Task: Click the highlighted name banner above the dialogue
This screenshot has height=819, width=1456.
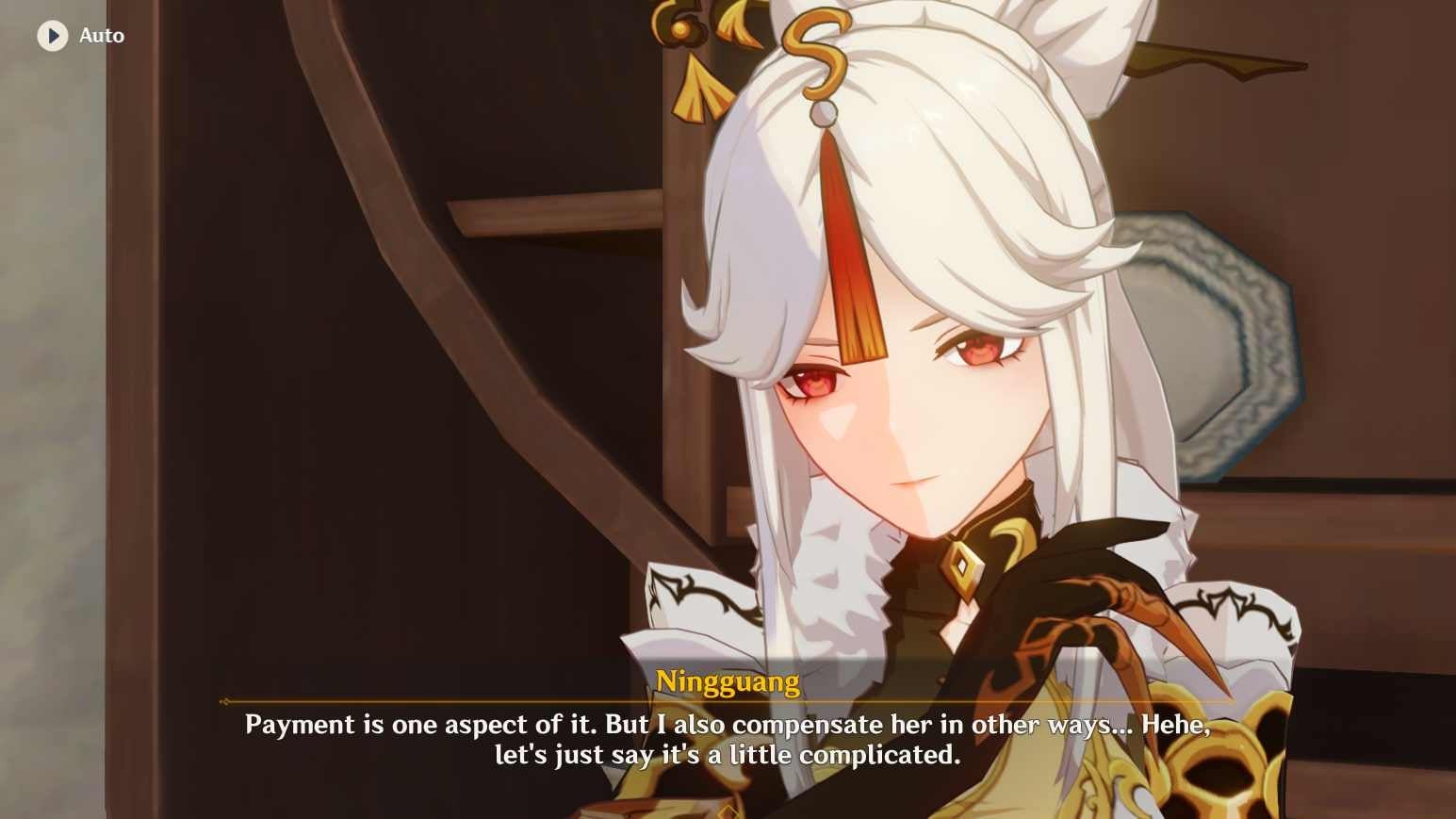Action: click(728, 680)
